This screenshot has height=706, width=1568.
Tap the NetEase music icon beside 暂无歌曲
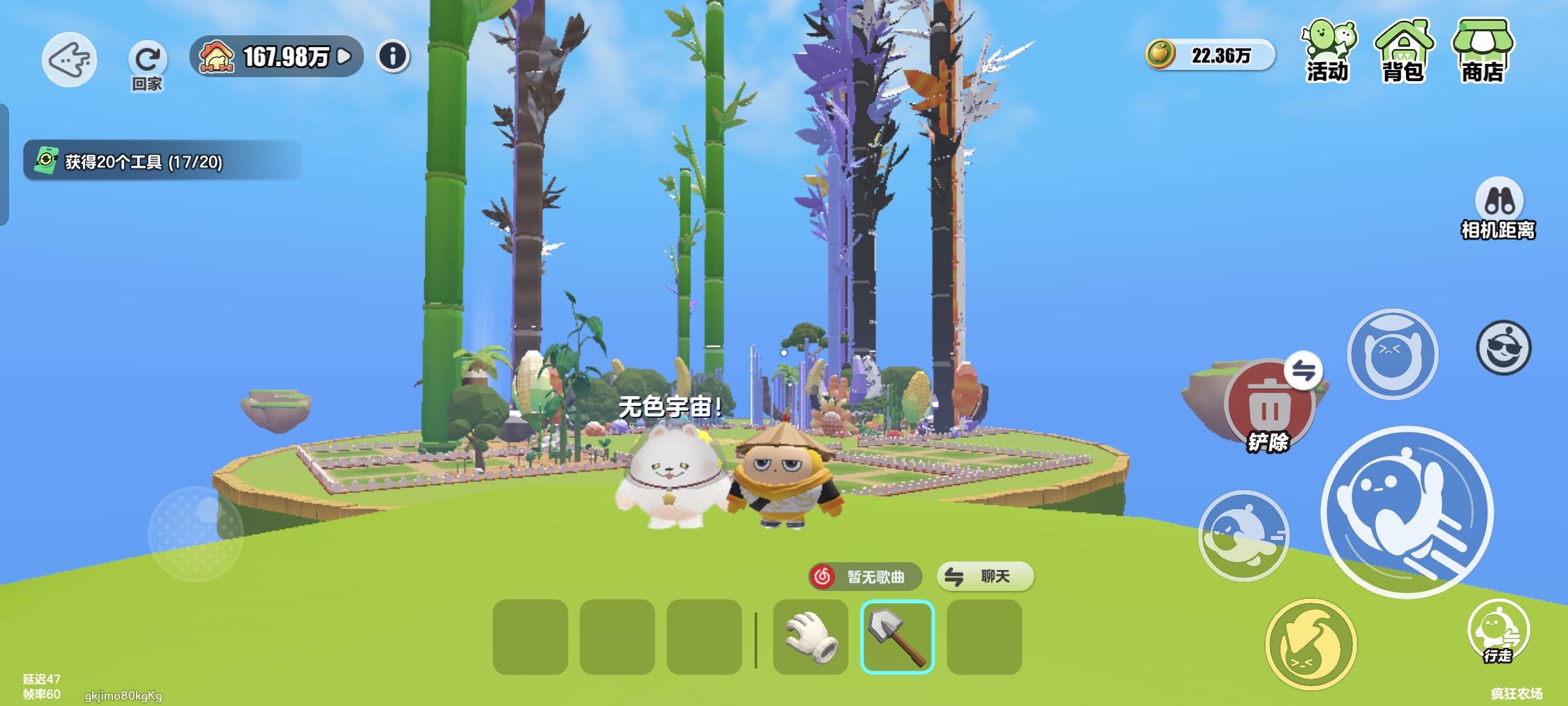[821, 577]
